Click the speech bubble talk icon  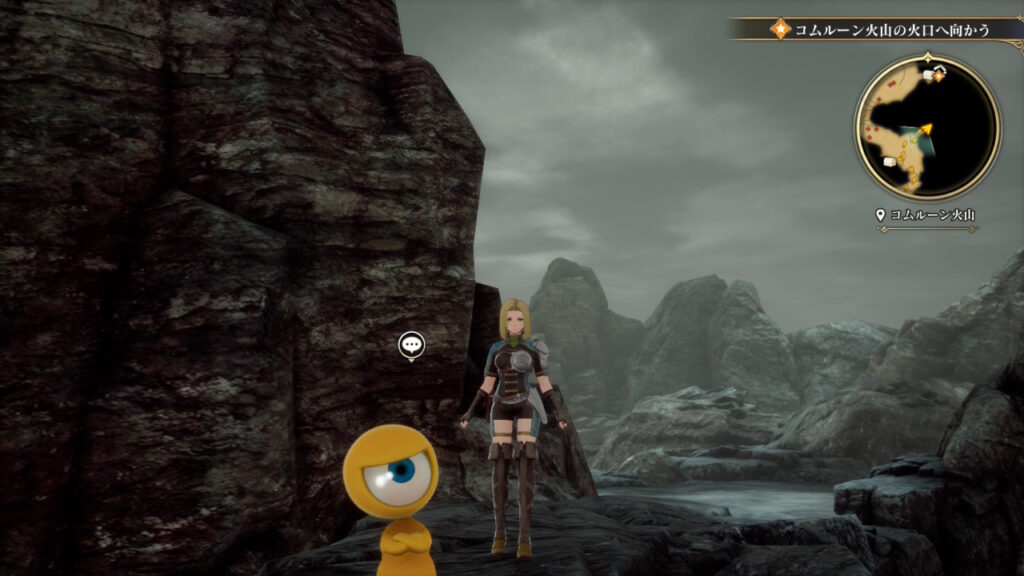point(411,345)
